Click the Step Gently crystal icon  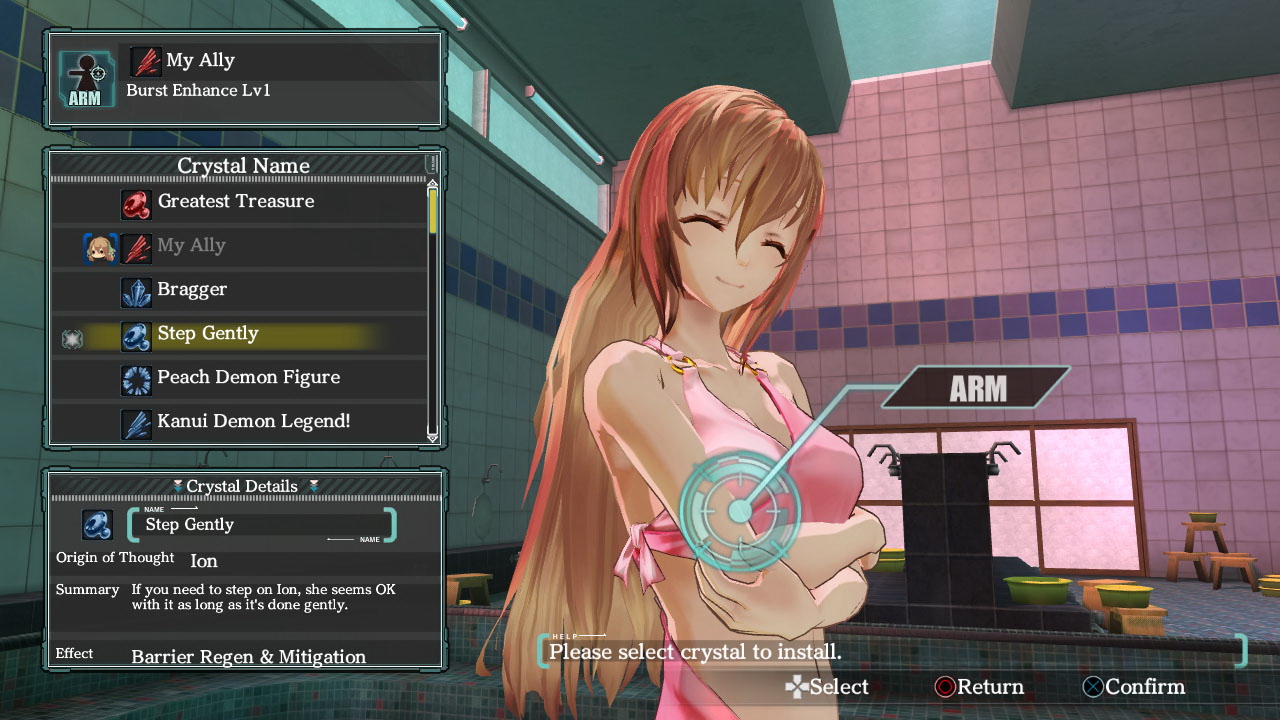137,334
